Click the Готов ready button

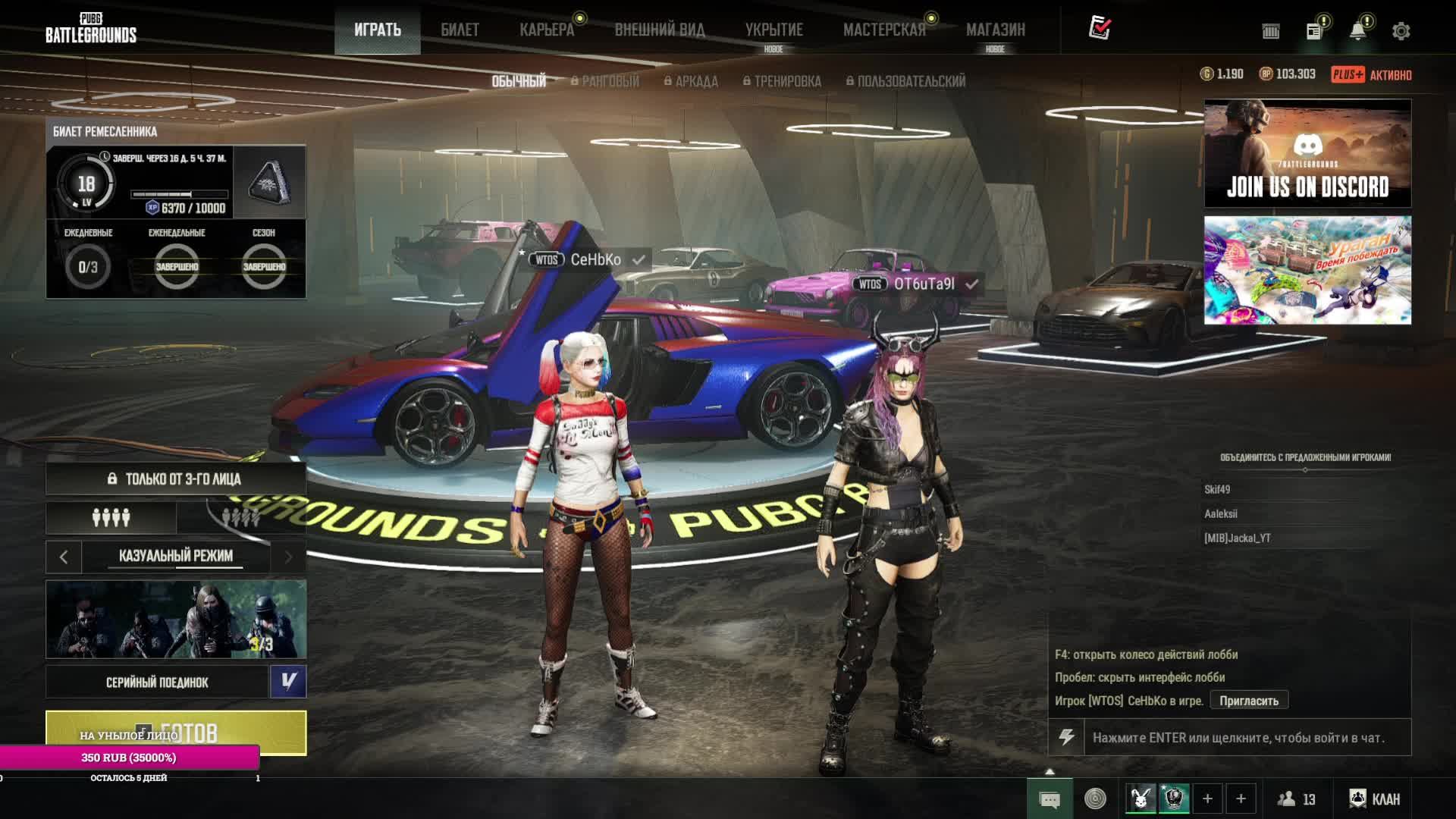pyautogui.click(x=176, y=731)
